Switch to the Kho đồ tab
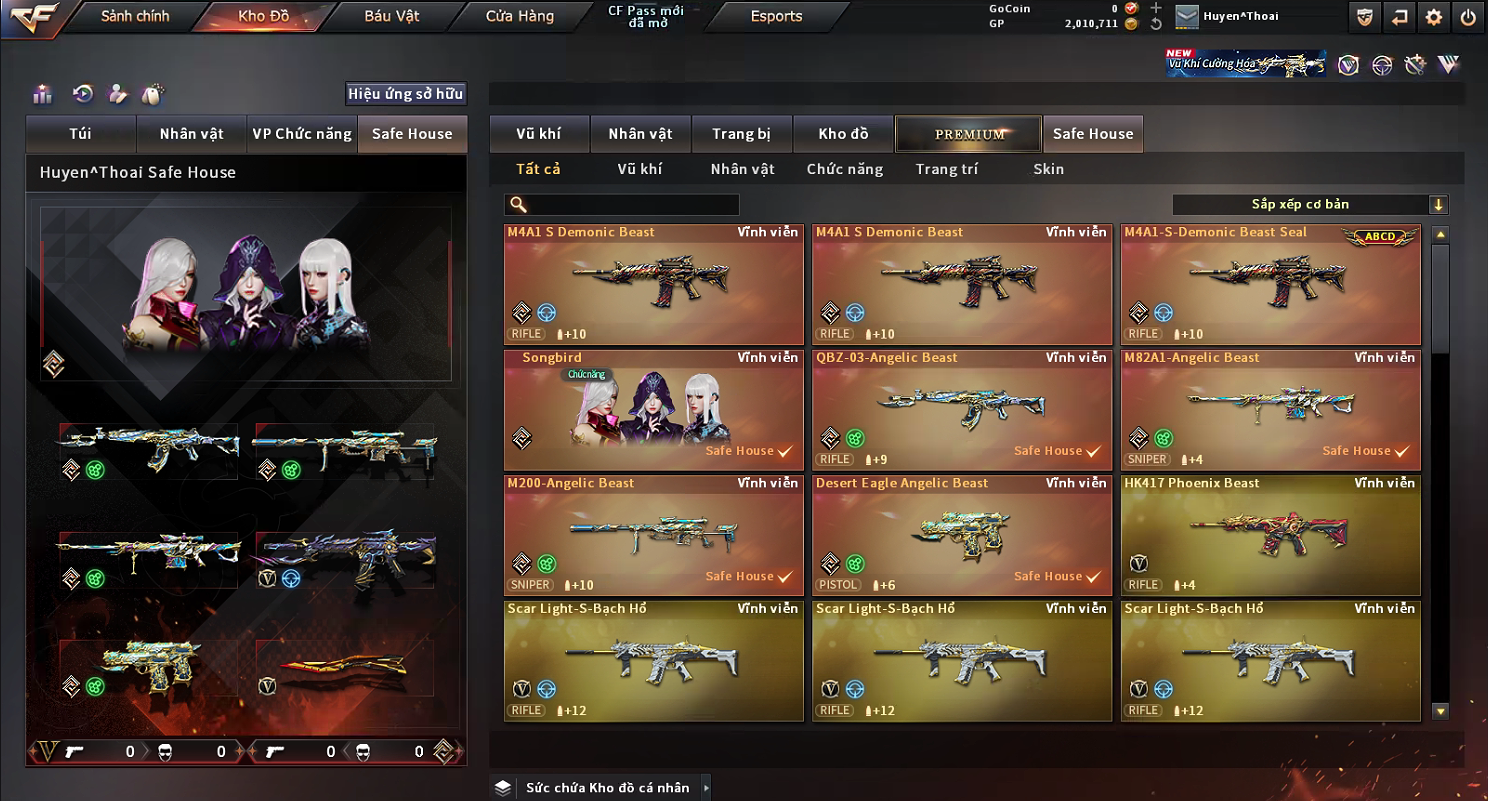The height and width of the screenshot is (801, 1488). click(x=843, y=134)
